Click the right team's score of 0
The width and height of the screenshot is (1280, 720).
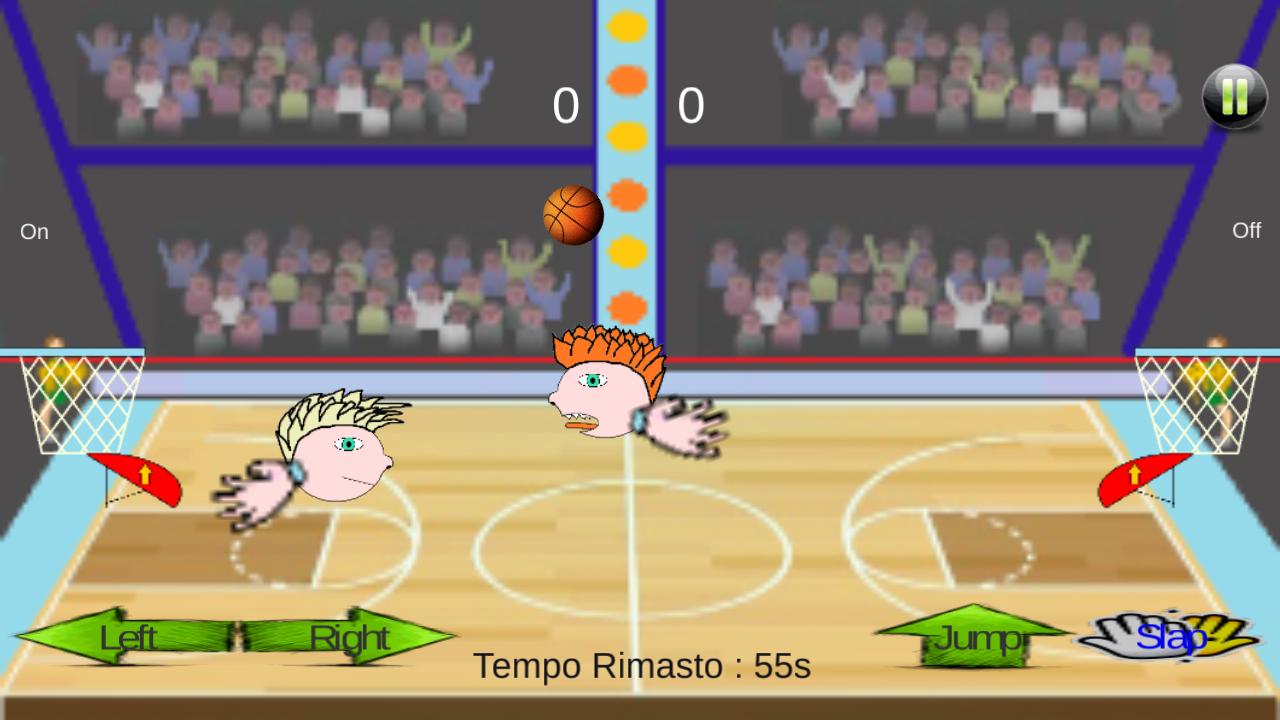[692, 105]
